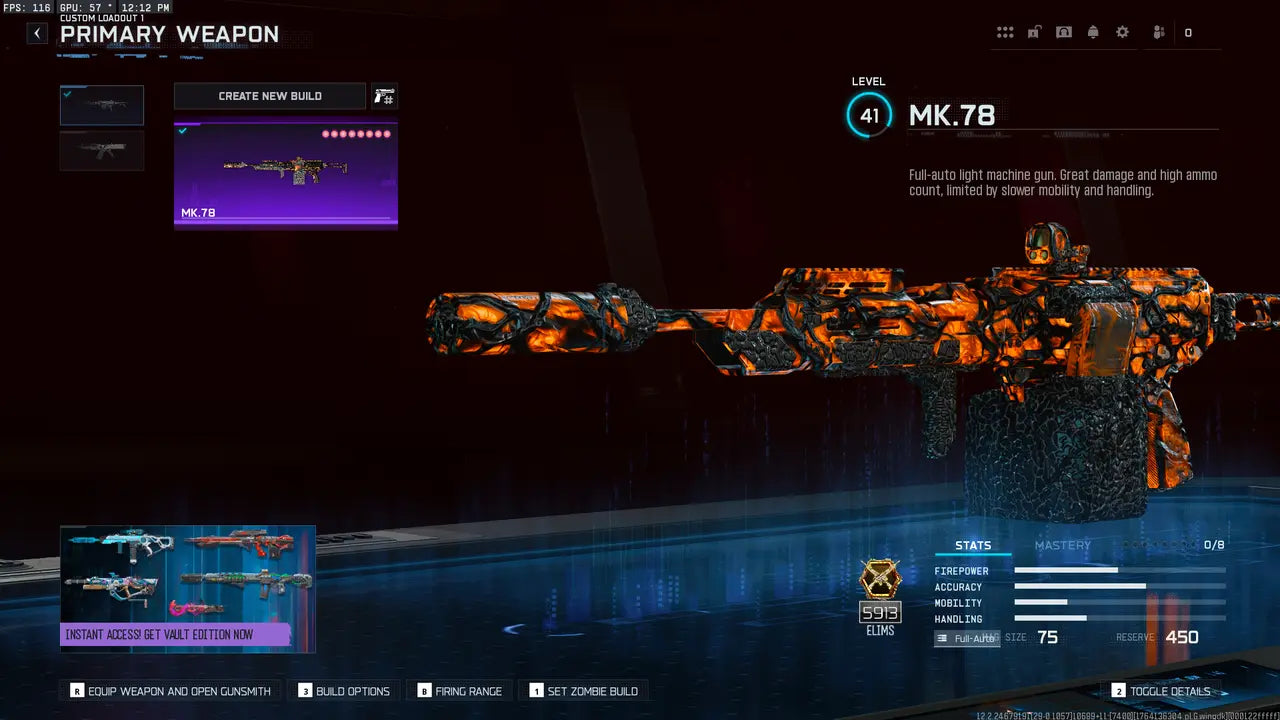
Task: Open the social party icon
Action: coord(1159,33)
